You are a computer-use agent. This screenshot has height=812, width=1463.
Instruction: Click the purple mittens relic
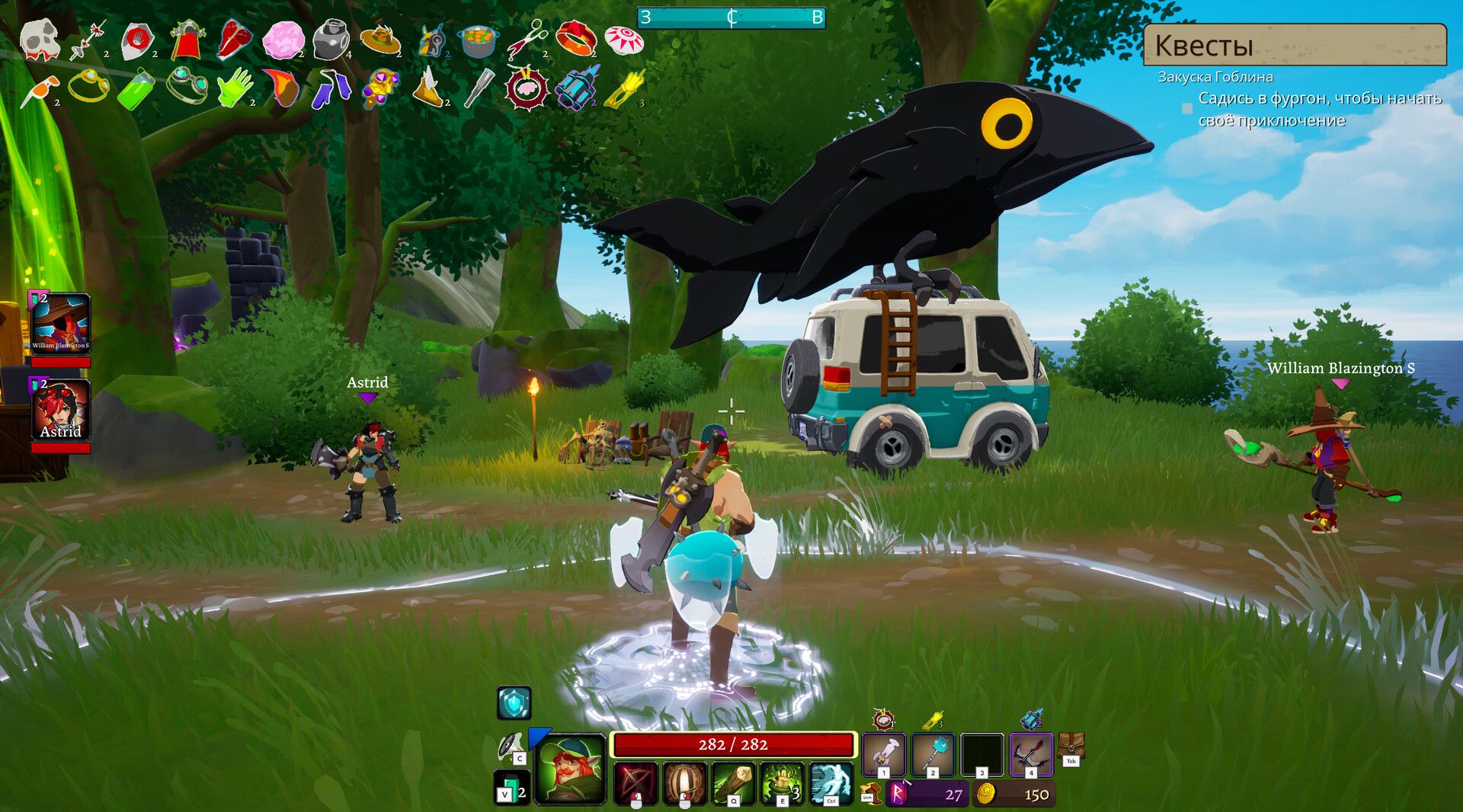(x=332, y=88)
